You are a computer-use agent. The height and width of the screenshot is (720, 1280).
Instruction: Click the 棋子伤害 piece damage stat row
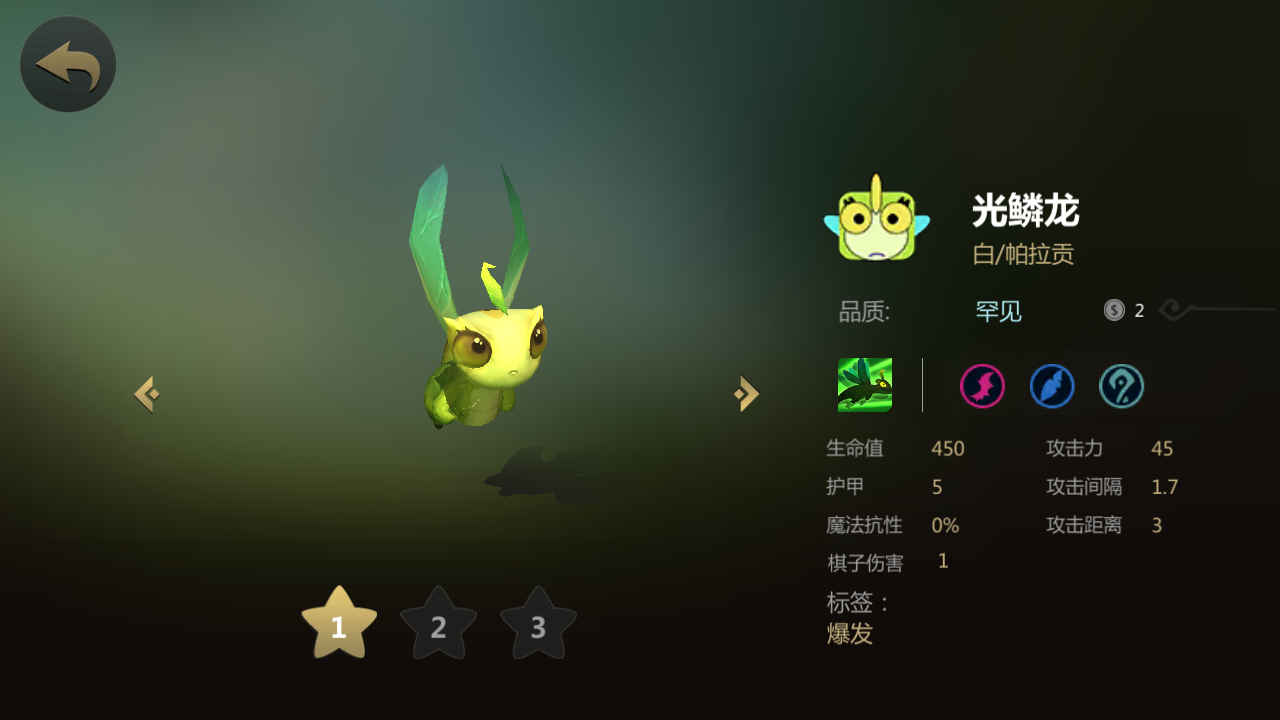click(x=885, y=562)
